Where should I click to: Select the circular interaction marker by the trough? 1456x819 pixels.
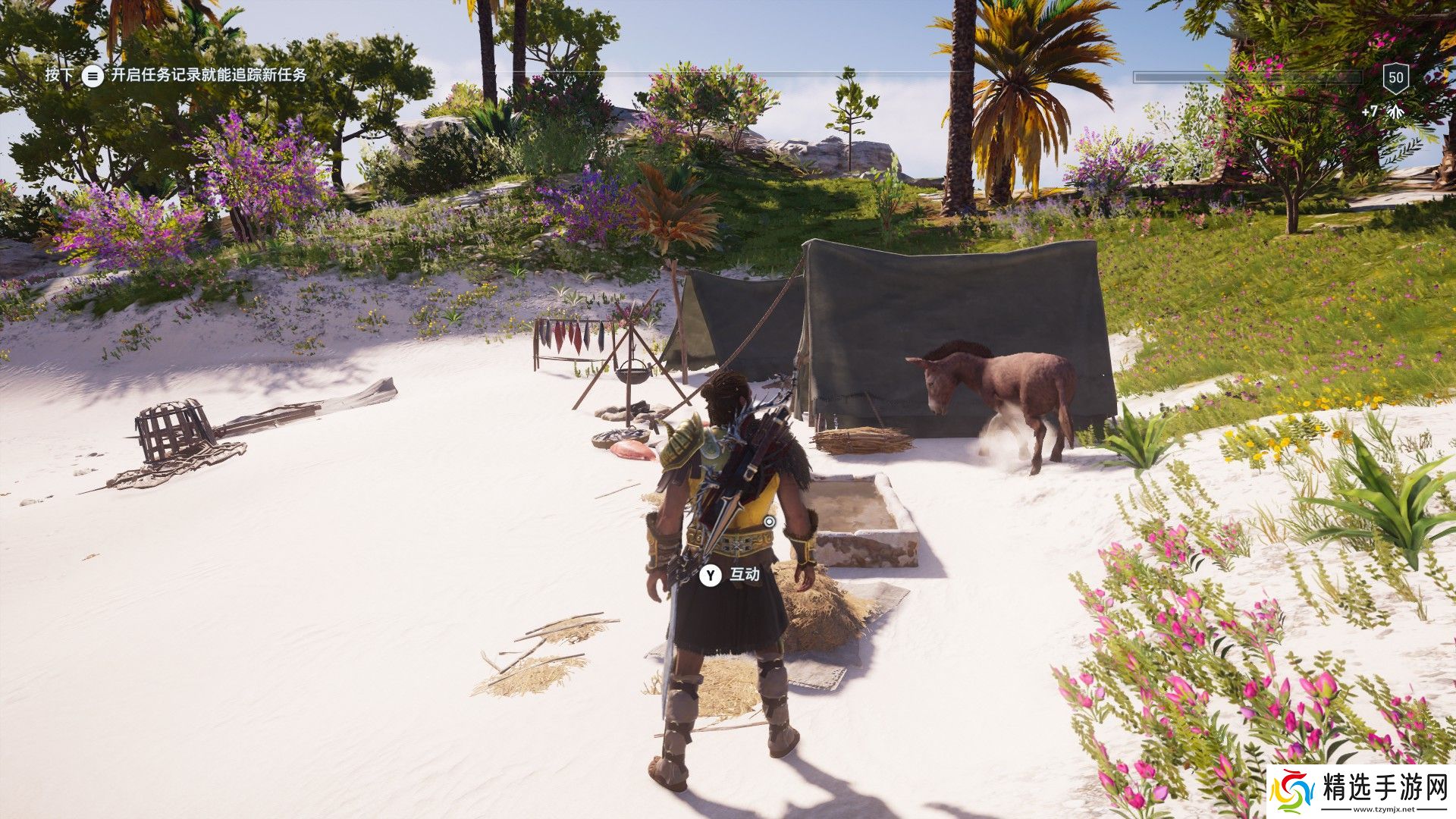point(770,522)
